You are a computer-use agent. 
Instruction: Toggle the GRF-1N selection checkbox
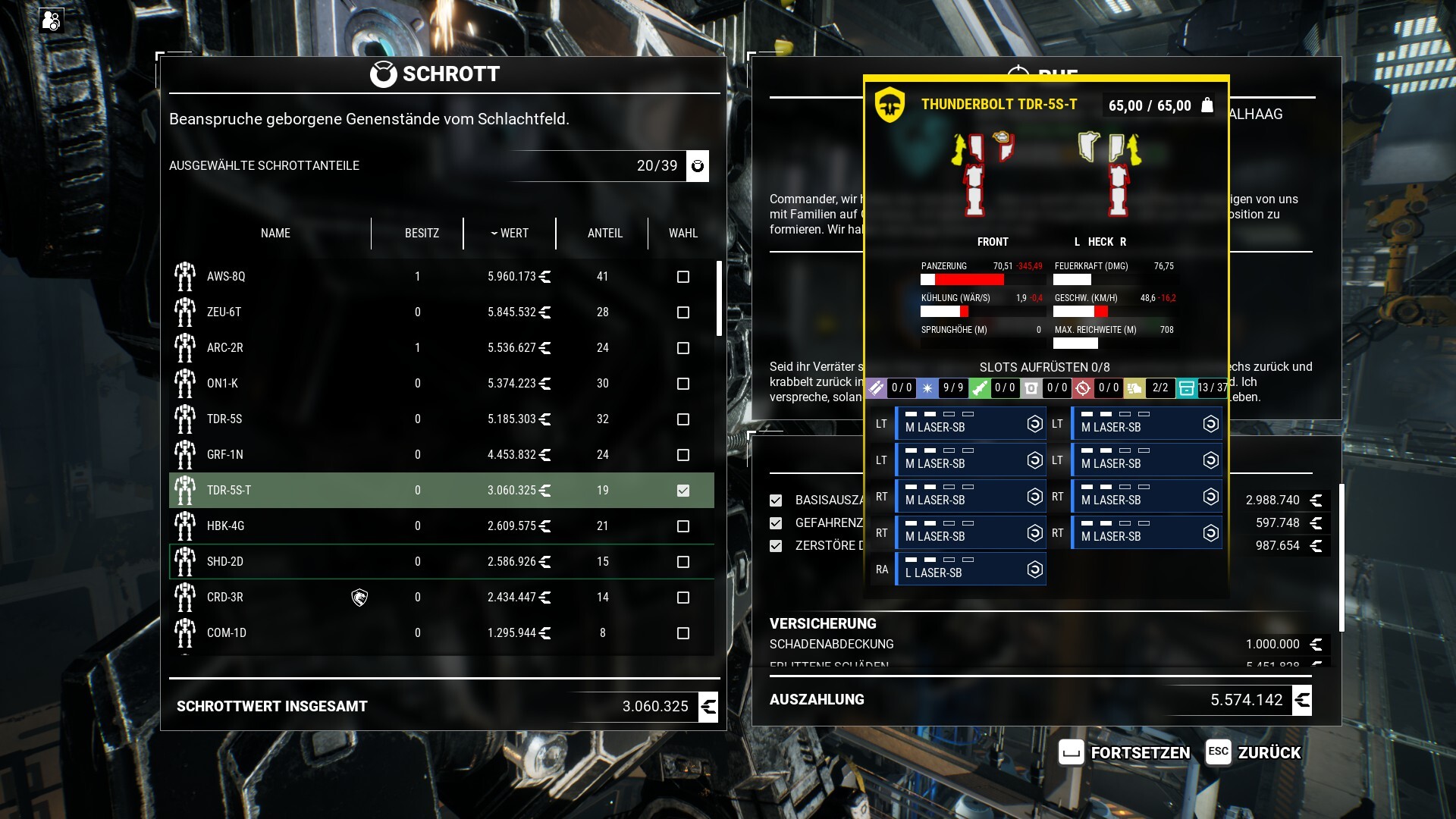683,455
